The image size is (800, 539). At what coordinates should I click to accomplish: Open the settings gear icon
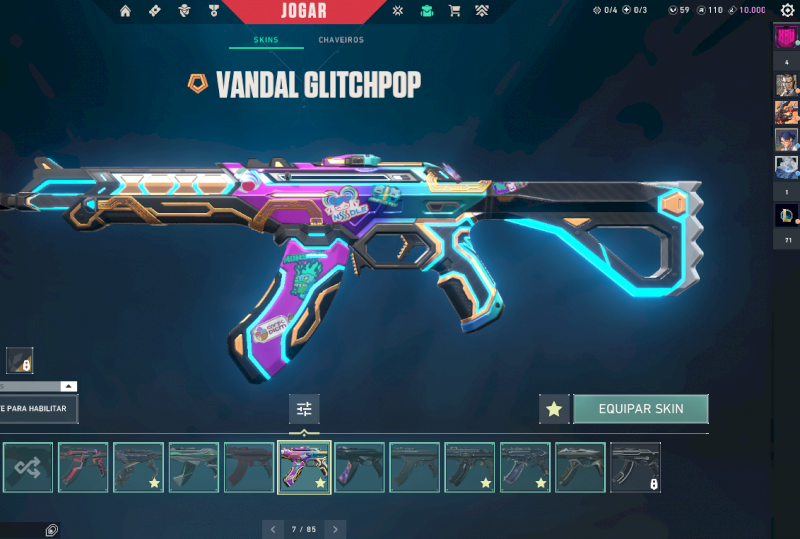787,11
